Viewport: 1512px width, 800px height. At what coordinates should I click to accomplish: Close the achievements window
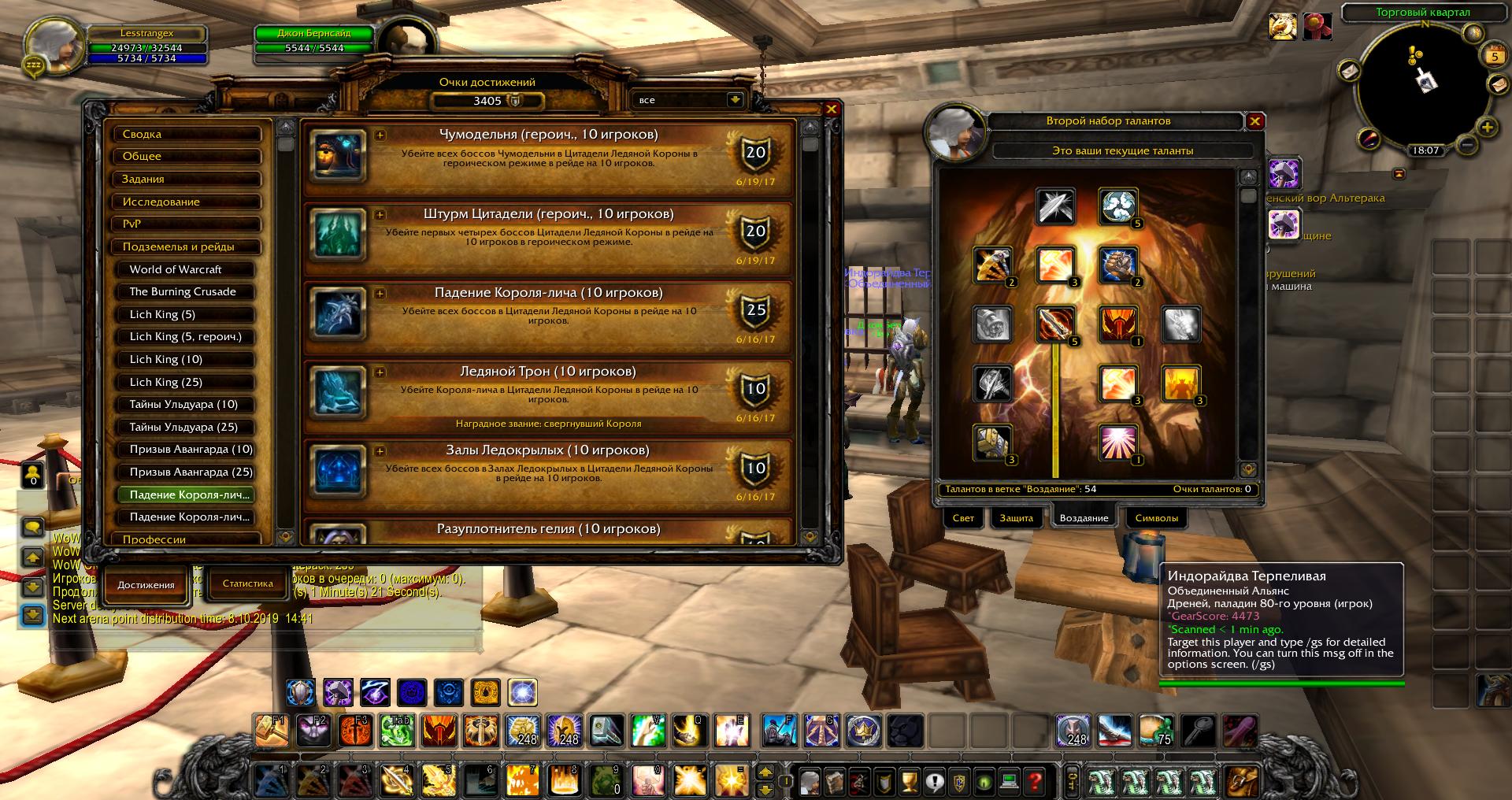(831, 109)
